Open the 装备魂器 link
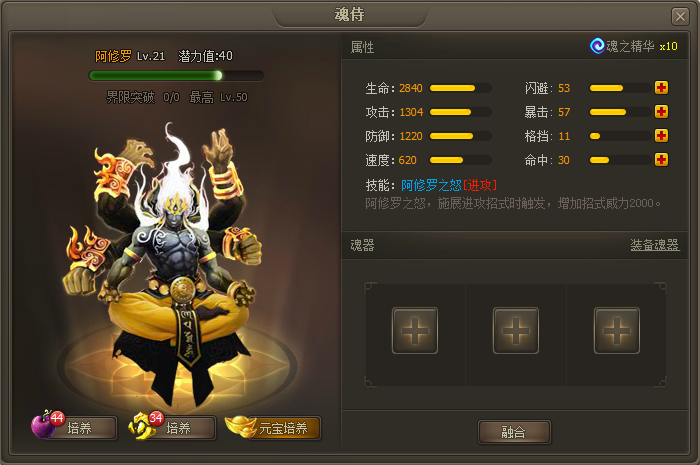700x465 pixels. 654,245
